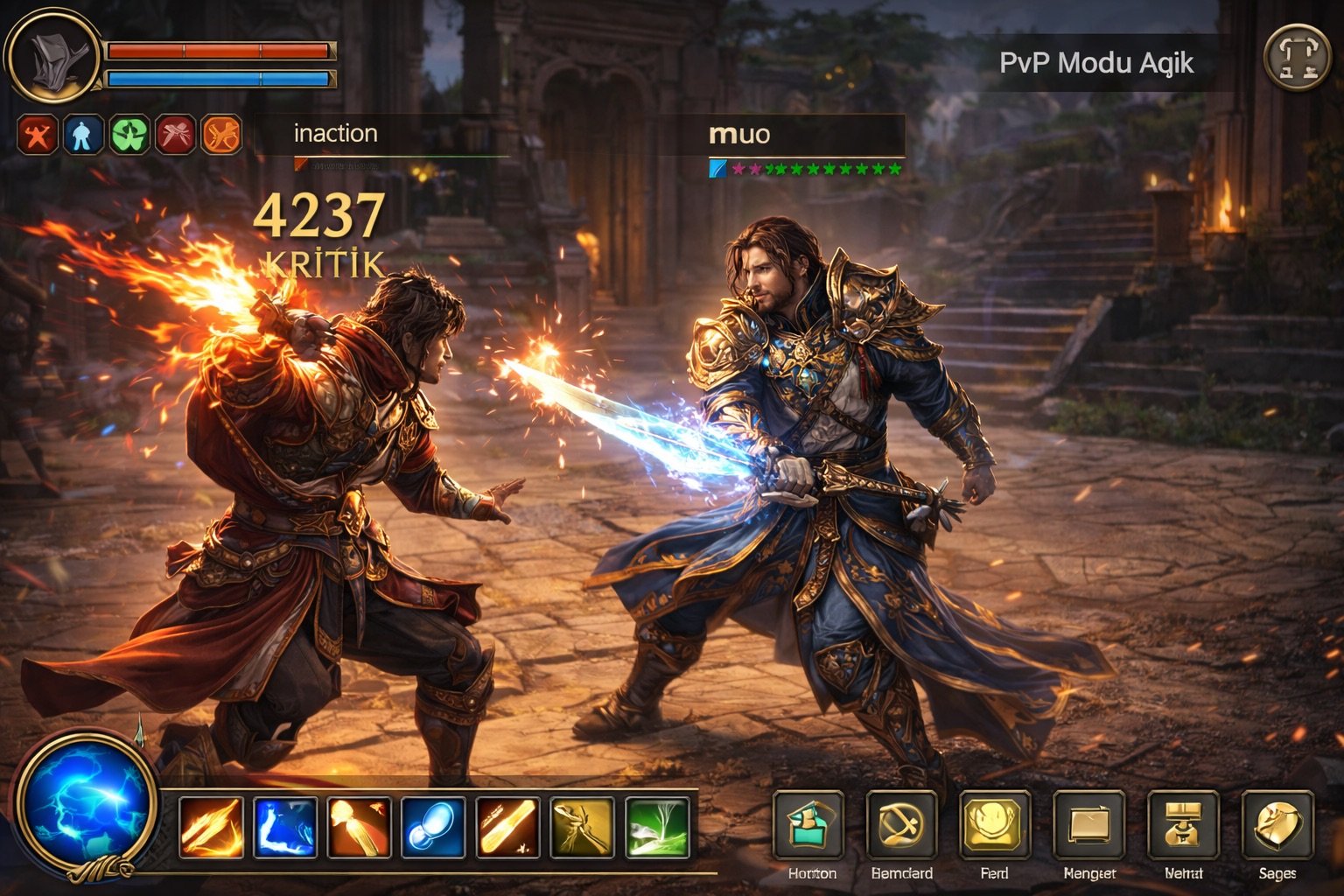Image resolution: width=1344 pixels, height=896 pixels.
Task: Open the Bemdard menu button
Action: [901, 825]
